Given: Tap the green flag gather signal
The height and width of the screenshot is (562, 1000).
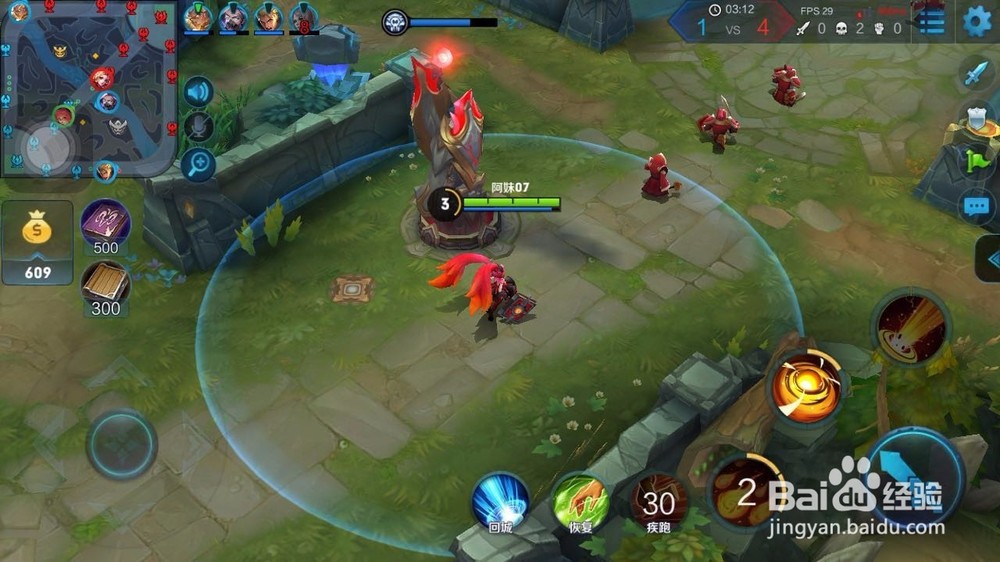Looking at the screenshot, I should (x=976, y=162).
